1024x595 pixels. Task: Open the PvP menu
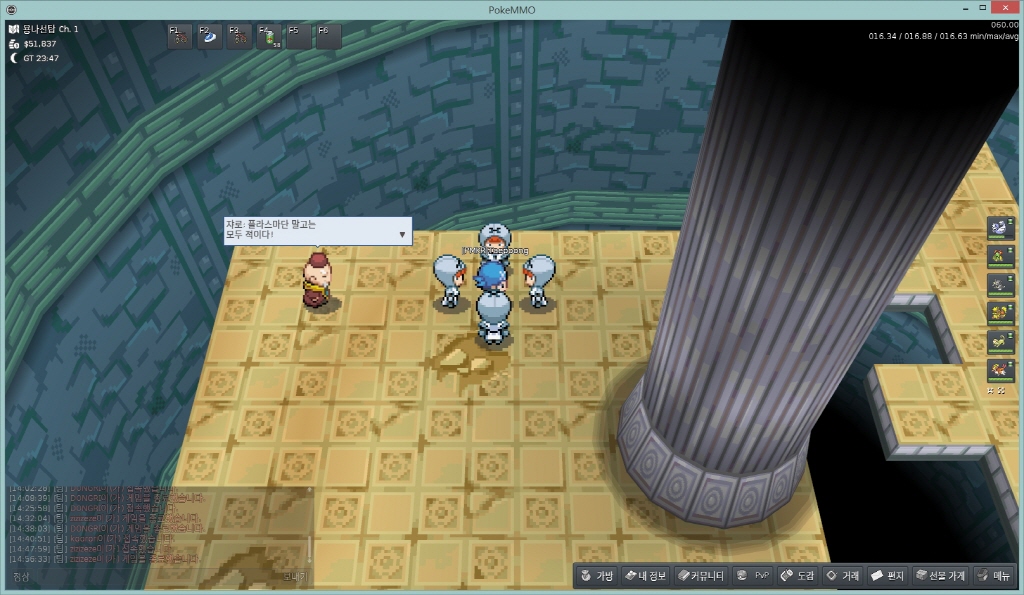(752, 576)
